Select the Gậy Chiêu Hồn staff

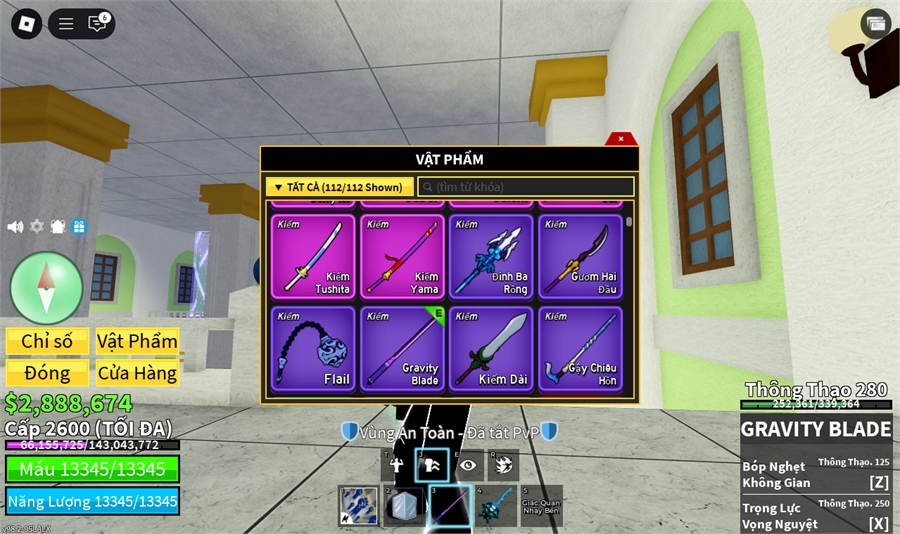579,348
